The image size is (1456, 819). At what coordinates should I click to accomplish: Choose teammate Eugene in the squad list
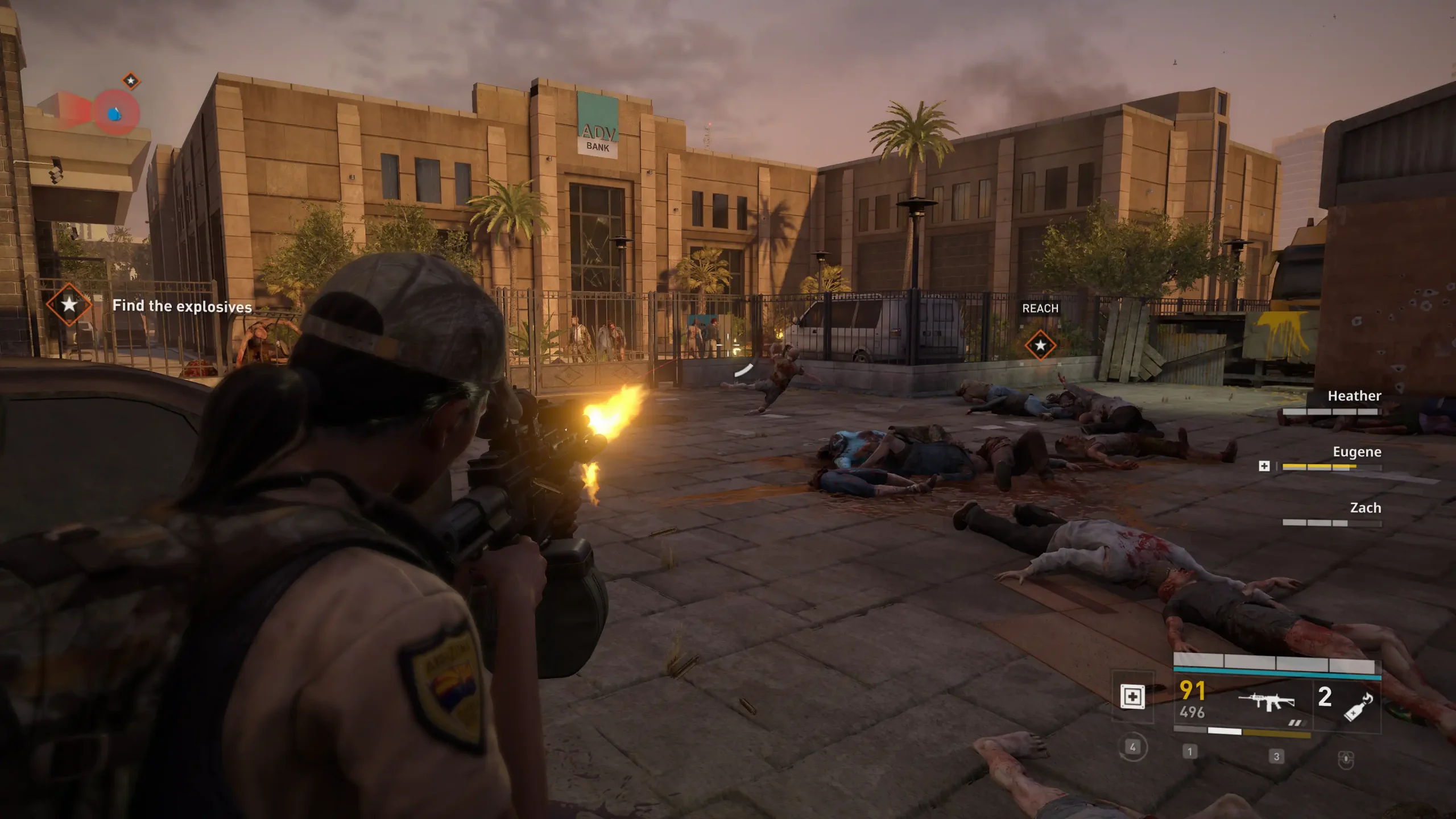tap(1356, 452)
